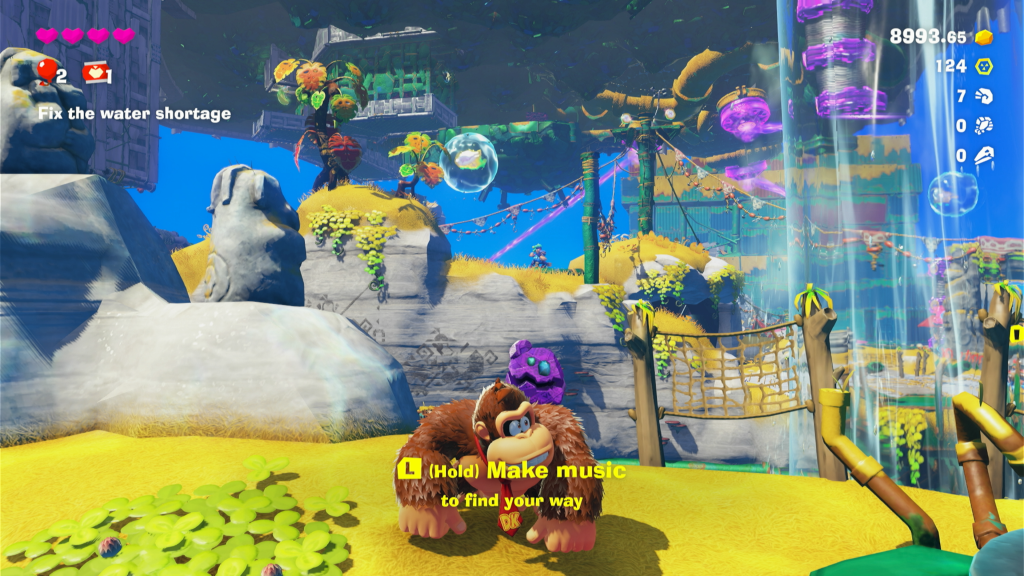
Task: Click the spiral shell fossil icon
Action: click(984, 96)
